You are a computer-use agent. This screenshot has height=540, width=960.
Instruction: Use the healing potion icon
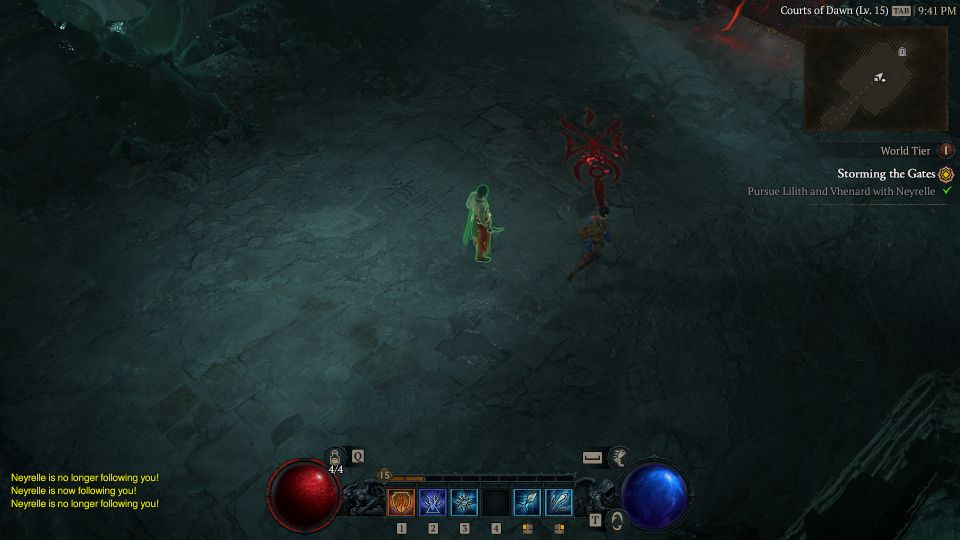coord(336,458)
